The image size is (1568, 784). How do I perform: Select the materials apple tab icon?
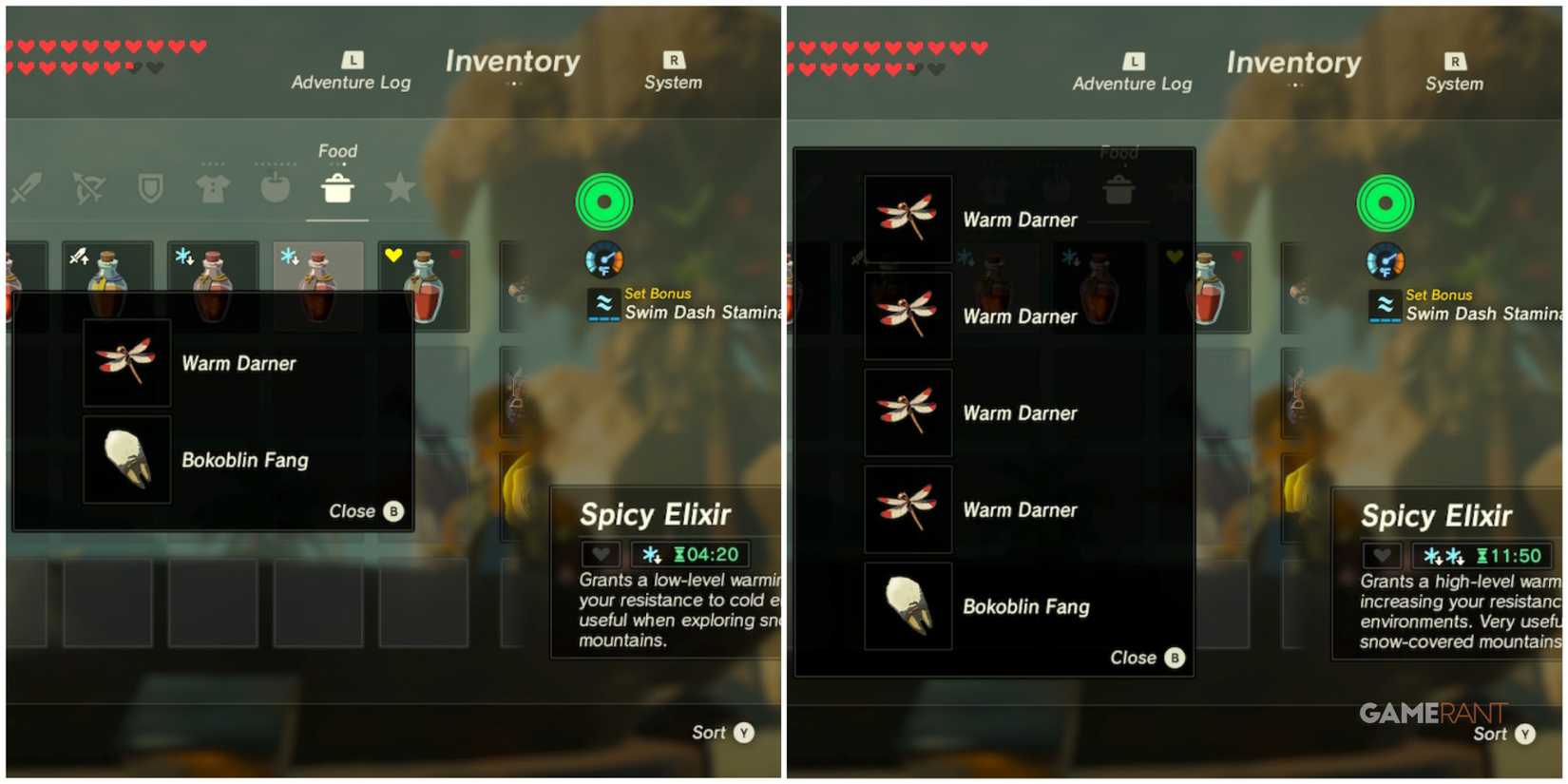point(275,188)
